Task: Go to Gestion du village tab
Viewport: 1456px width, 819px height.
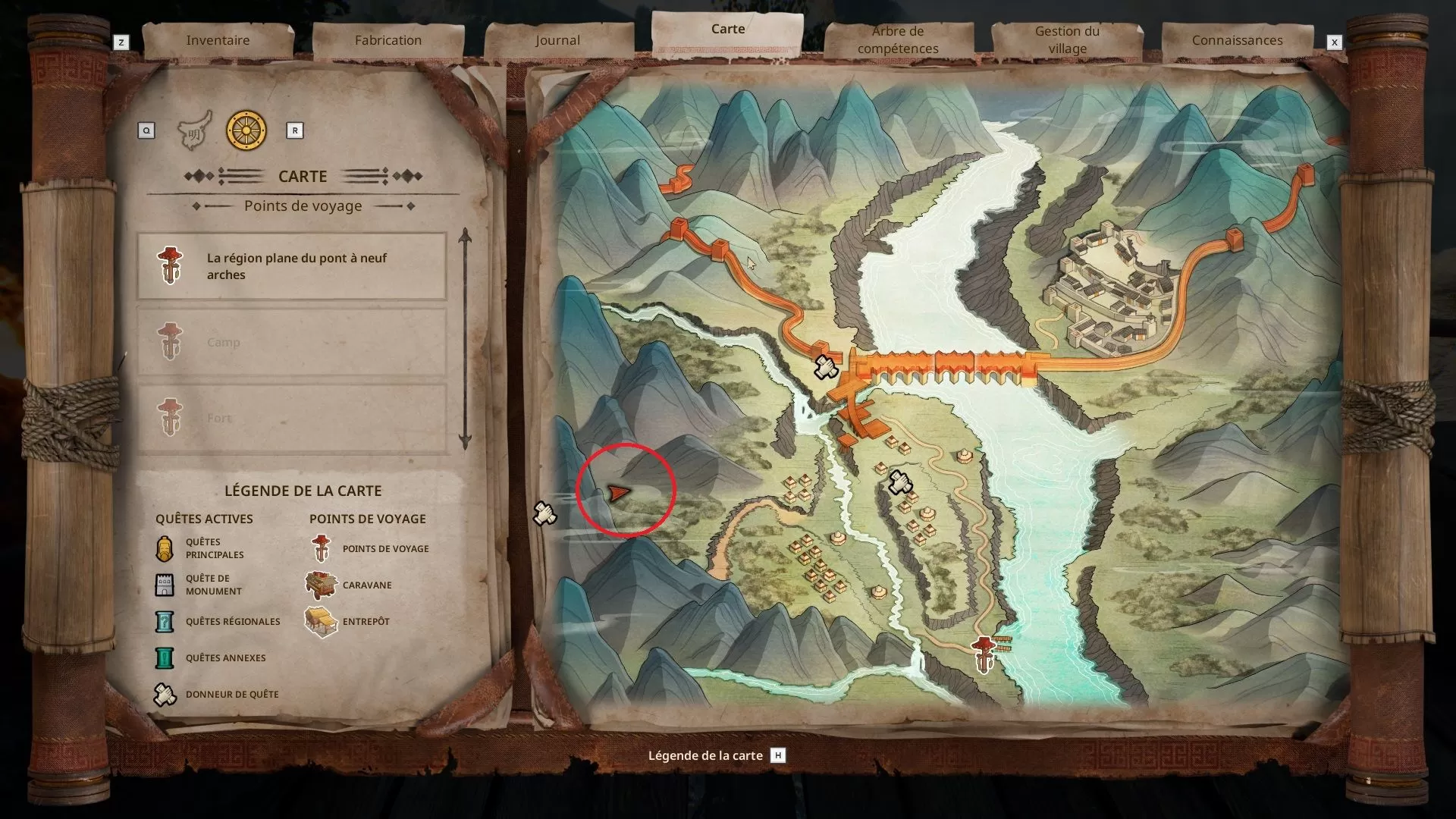Action: [1067, 40]
